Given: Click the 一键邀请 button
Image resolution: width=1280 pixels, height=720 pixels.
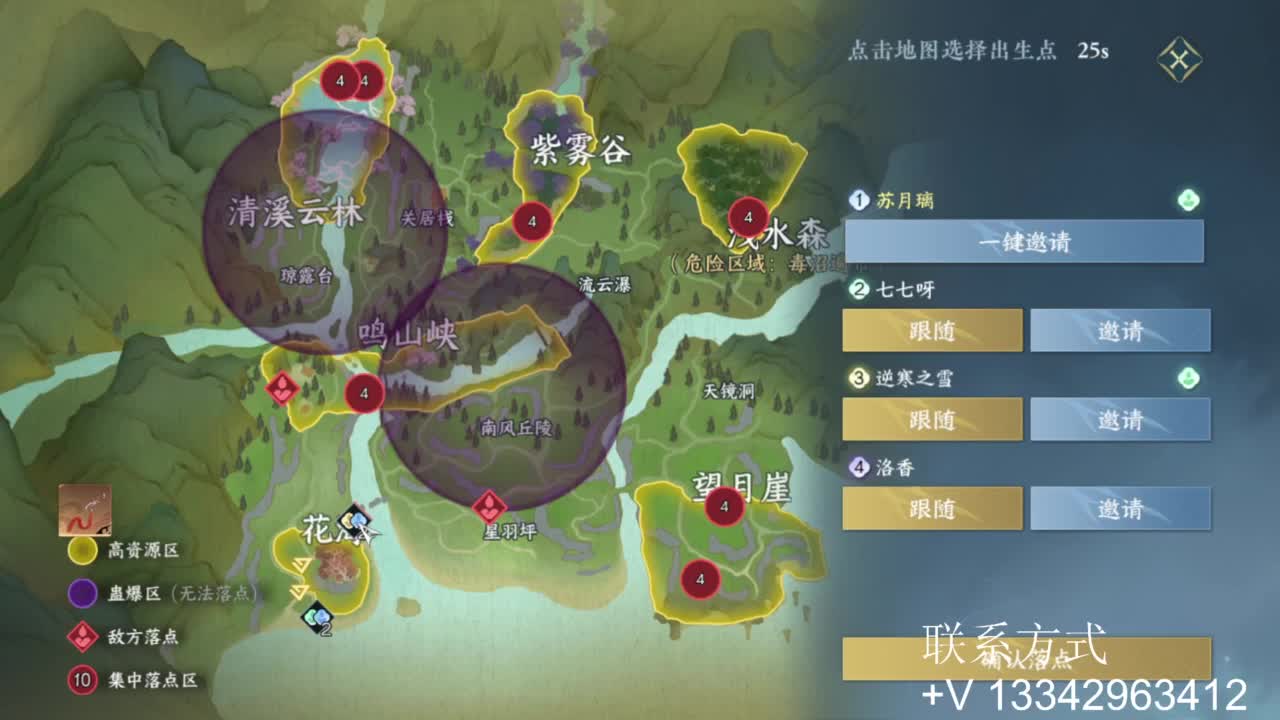Looking at the screenshot, I should pyautogui.click(x=1024, y=241).
